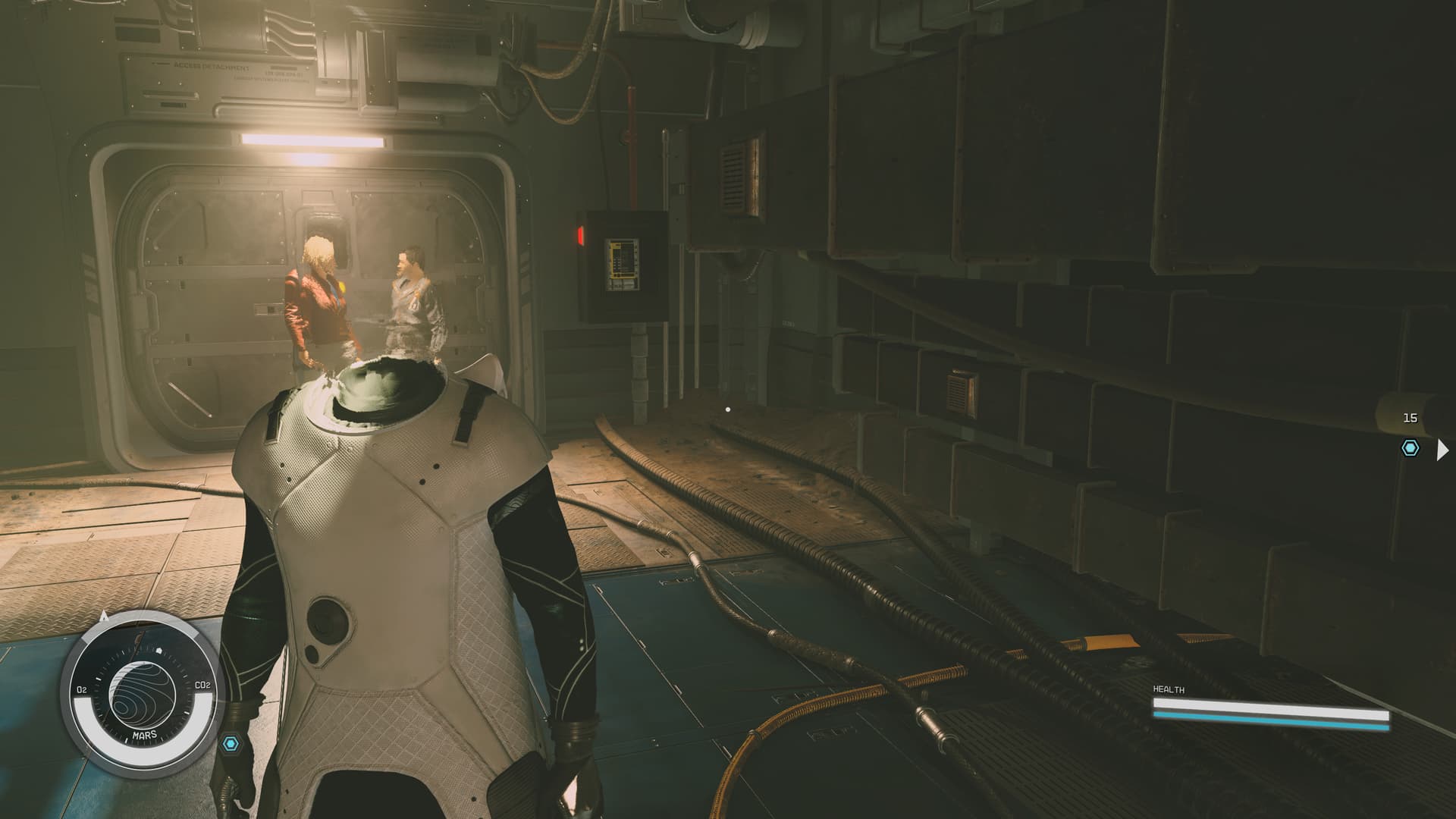Select the blue hexagon icon beside the compass

coord(231,743)
